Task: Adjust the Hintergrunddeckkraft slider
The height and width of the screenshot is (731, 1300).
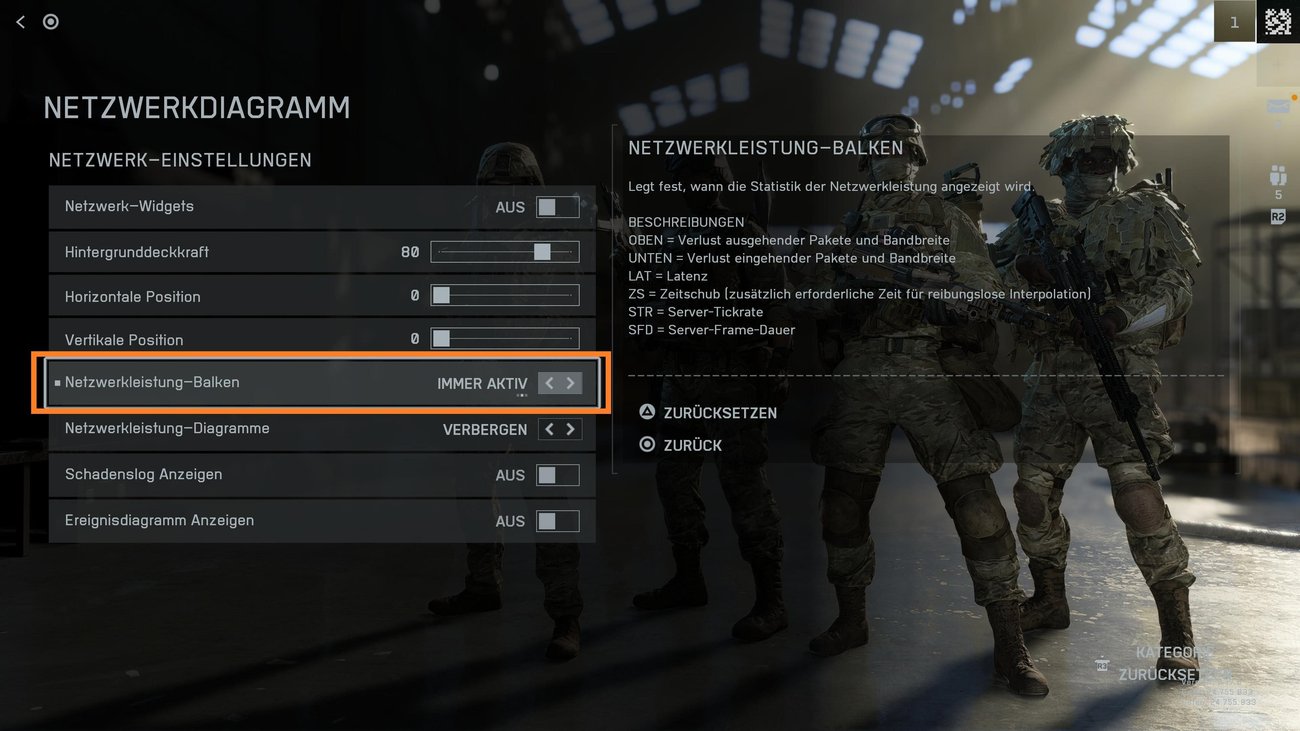Action: click(541, 252)
